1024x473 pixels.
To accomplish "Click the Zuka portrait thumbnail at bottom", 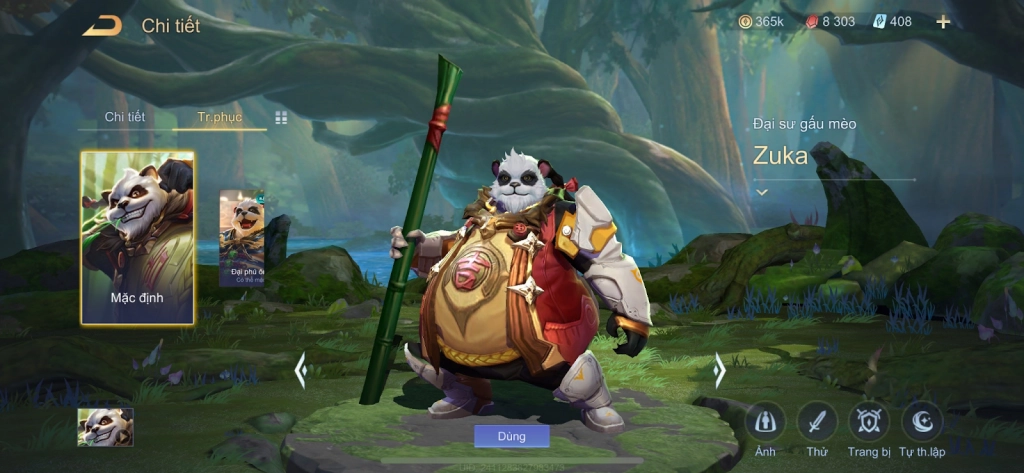I will 105,427.
